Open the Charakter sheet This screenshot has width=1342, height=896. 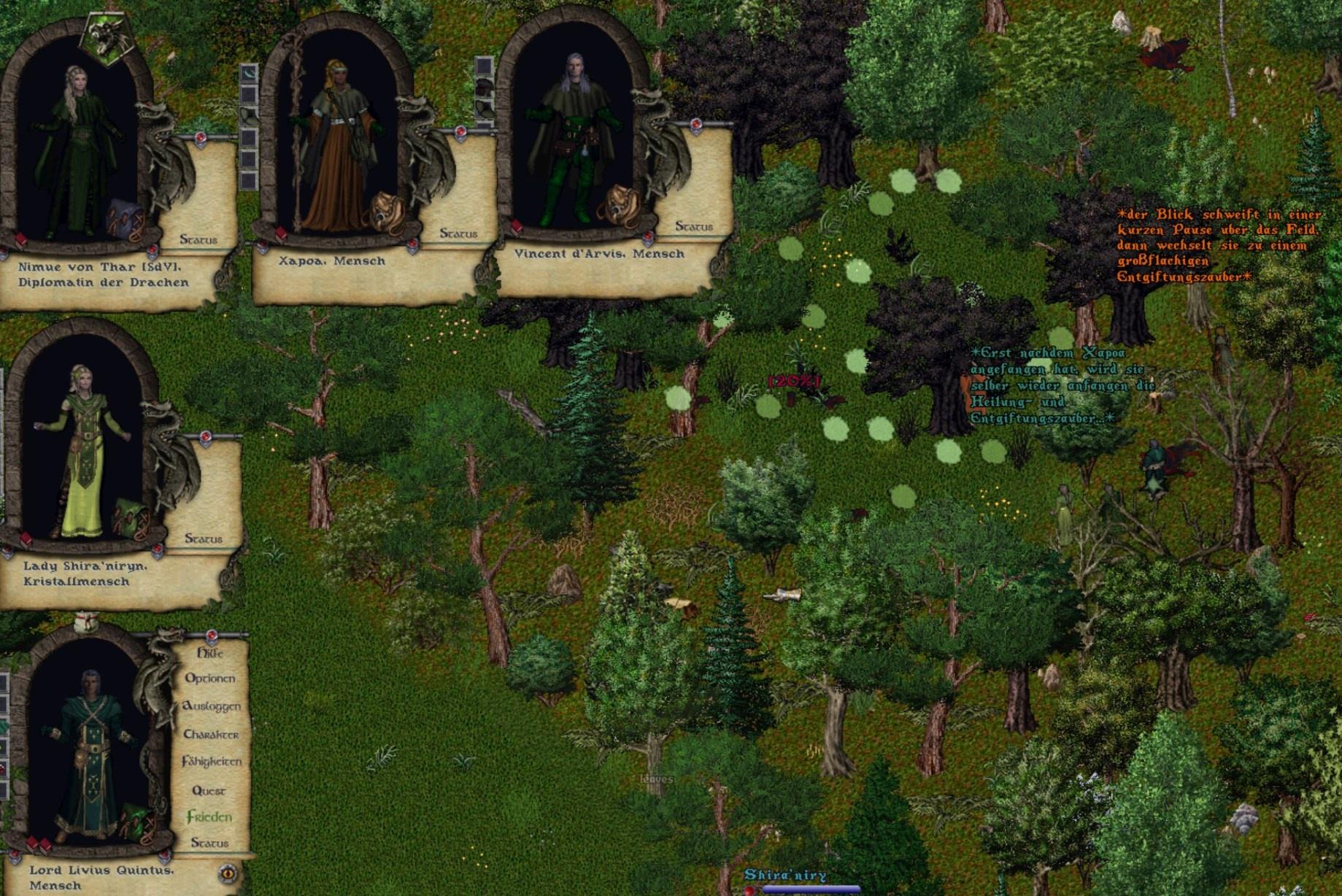(211, 735)
